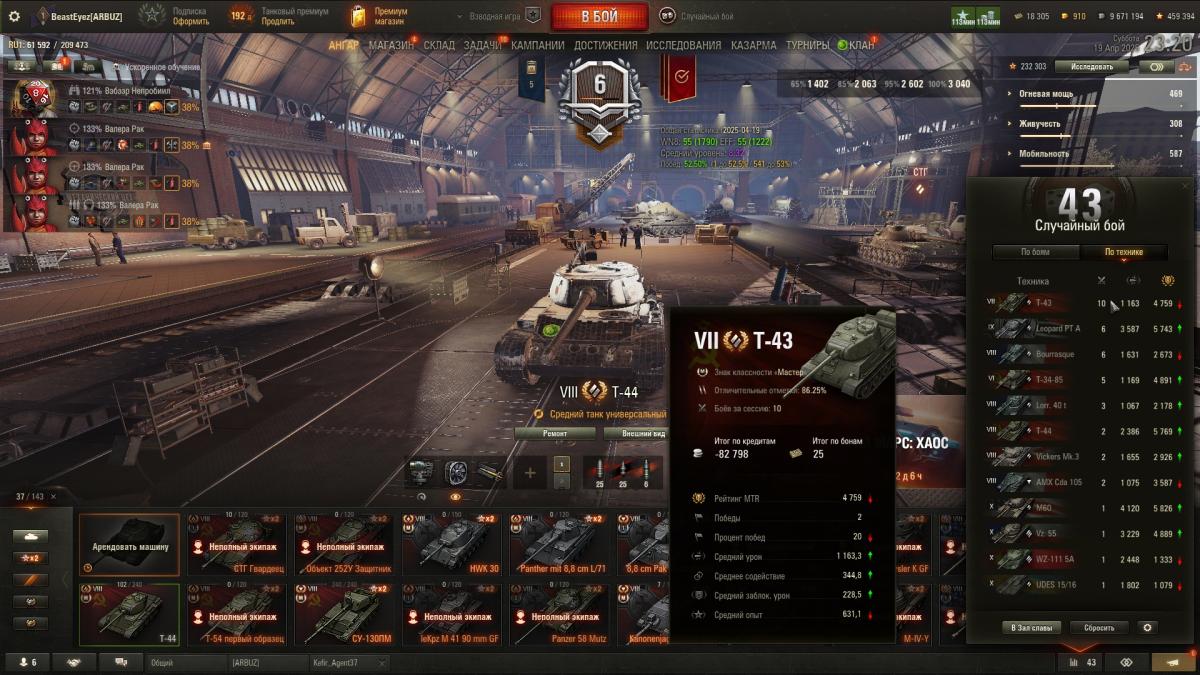Start battle with the В БОЙ button
1200x675 pixels.
click(599, 16)
